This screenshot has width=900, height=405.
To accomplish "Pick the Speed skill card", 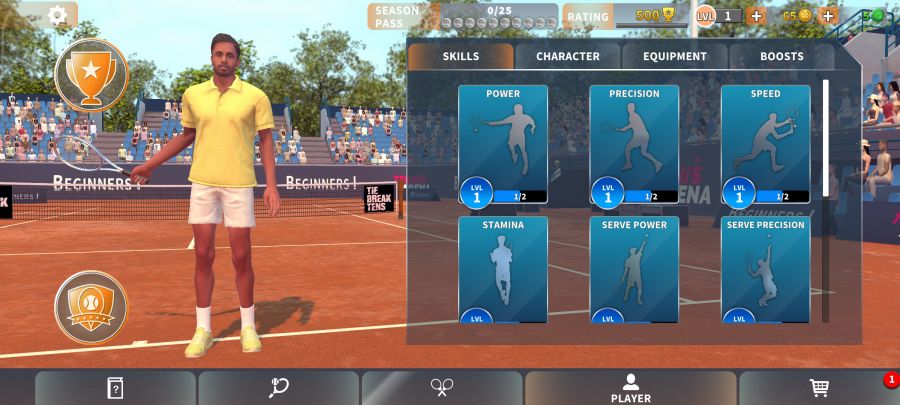I will (765, 144).
